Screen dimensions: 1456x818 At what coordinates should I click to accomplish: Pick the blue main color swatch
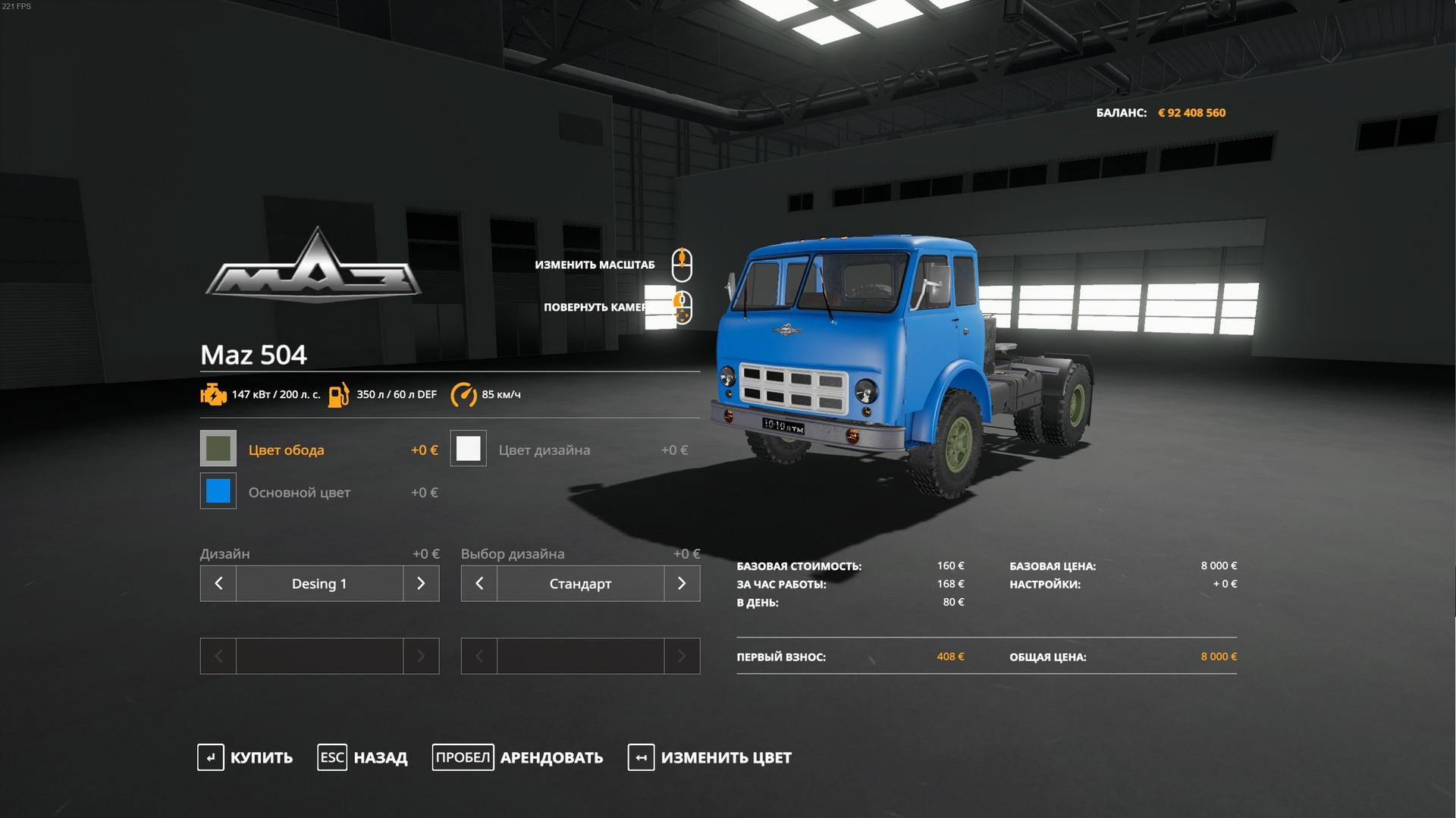click(218, 491)
